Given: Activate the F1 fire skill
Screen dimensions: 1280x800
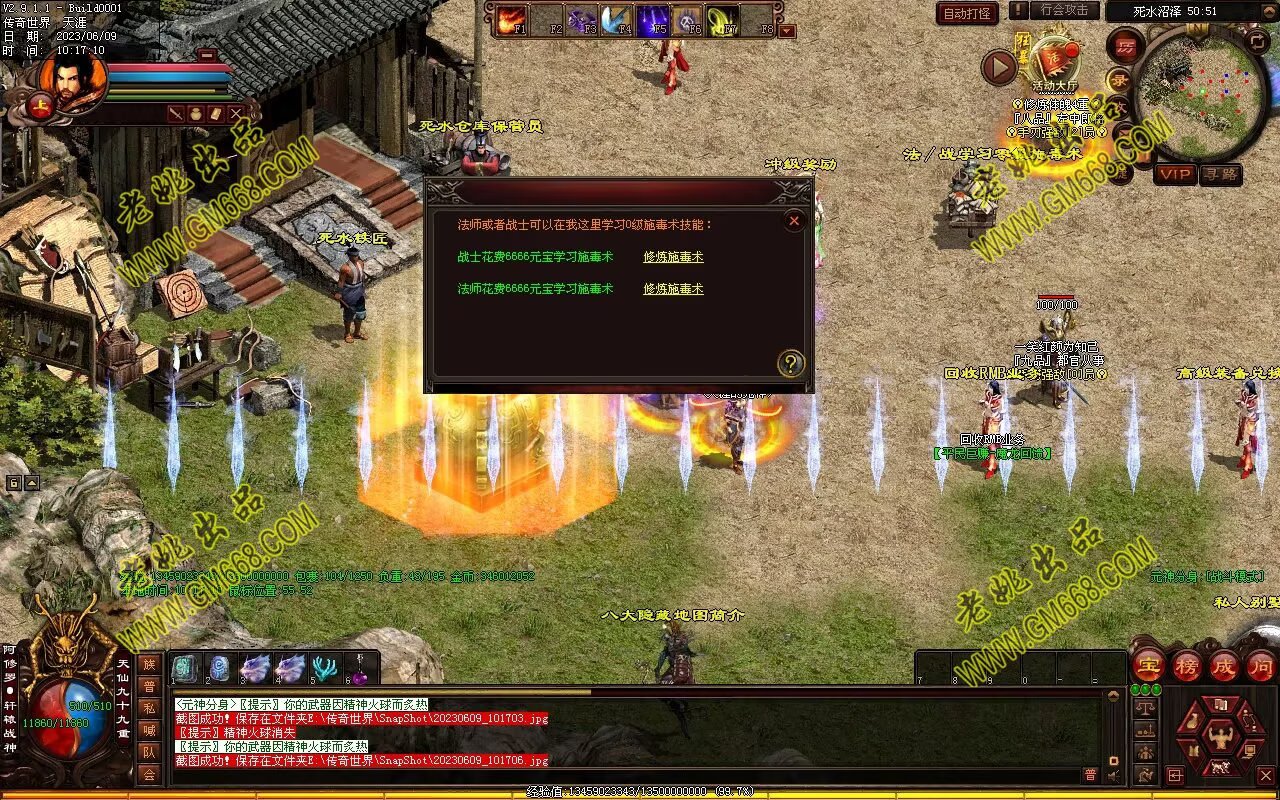Looking at the screenshot, I should coord(511,19).
